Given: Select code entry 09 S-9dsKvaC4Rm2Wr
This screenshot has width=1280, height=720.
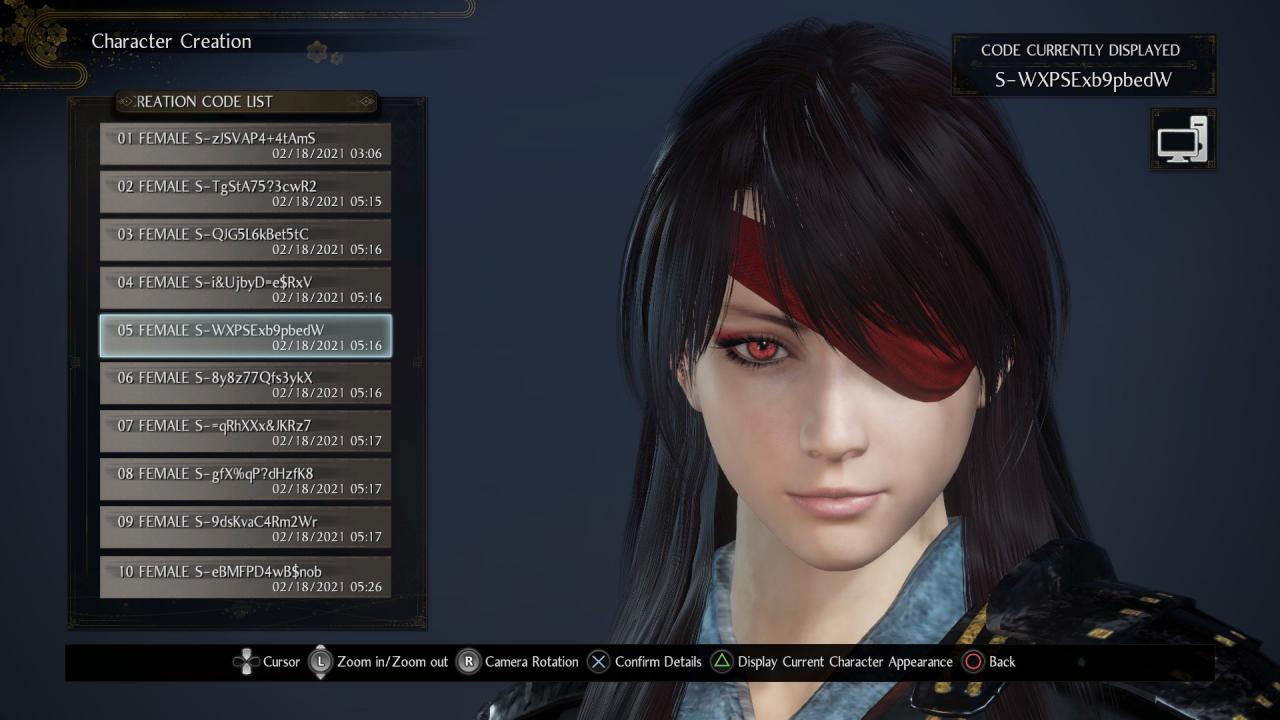Looking at the screenshot, I should coord(245,528).
